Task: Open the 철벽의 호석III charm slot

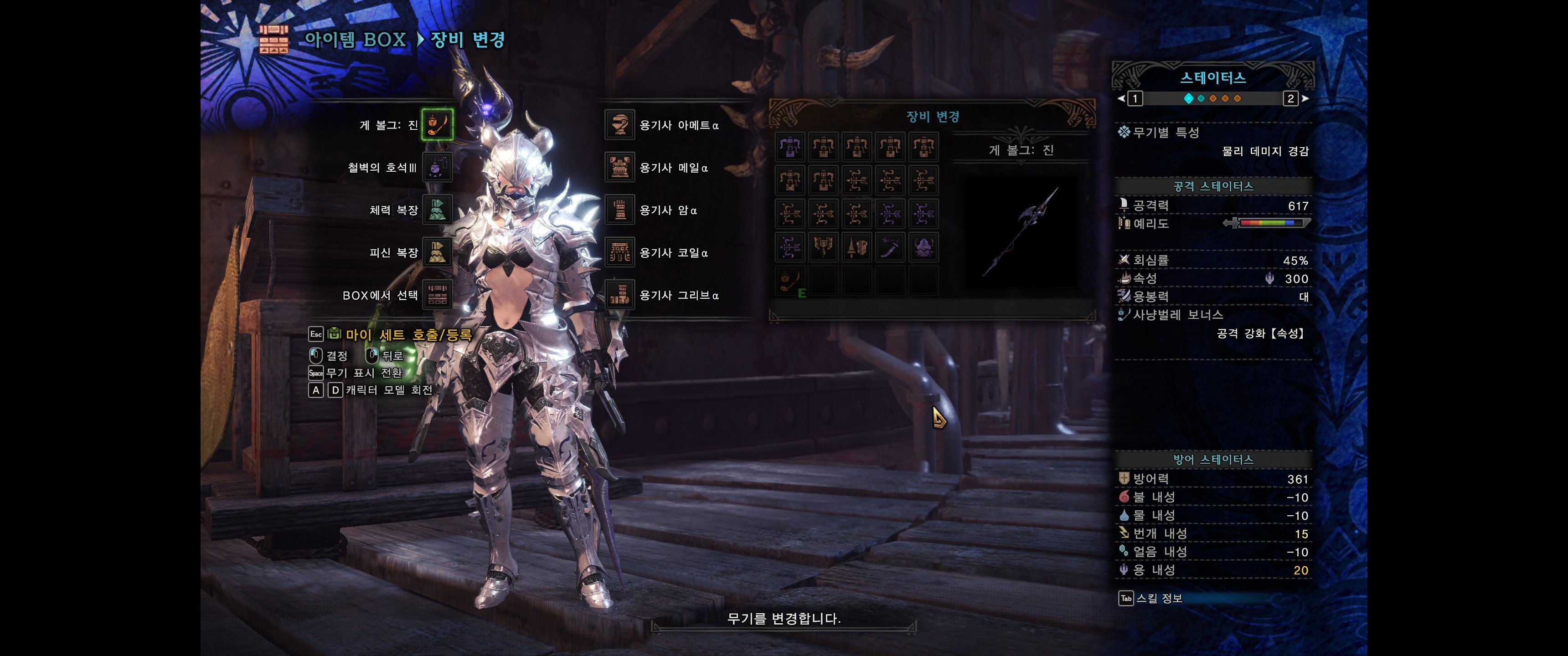Action: 437,167
